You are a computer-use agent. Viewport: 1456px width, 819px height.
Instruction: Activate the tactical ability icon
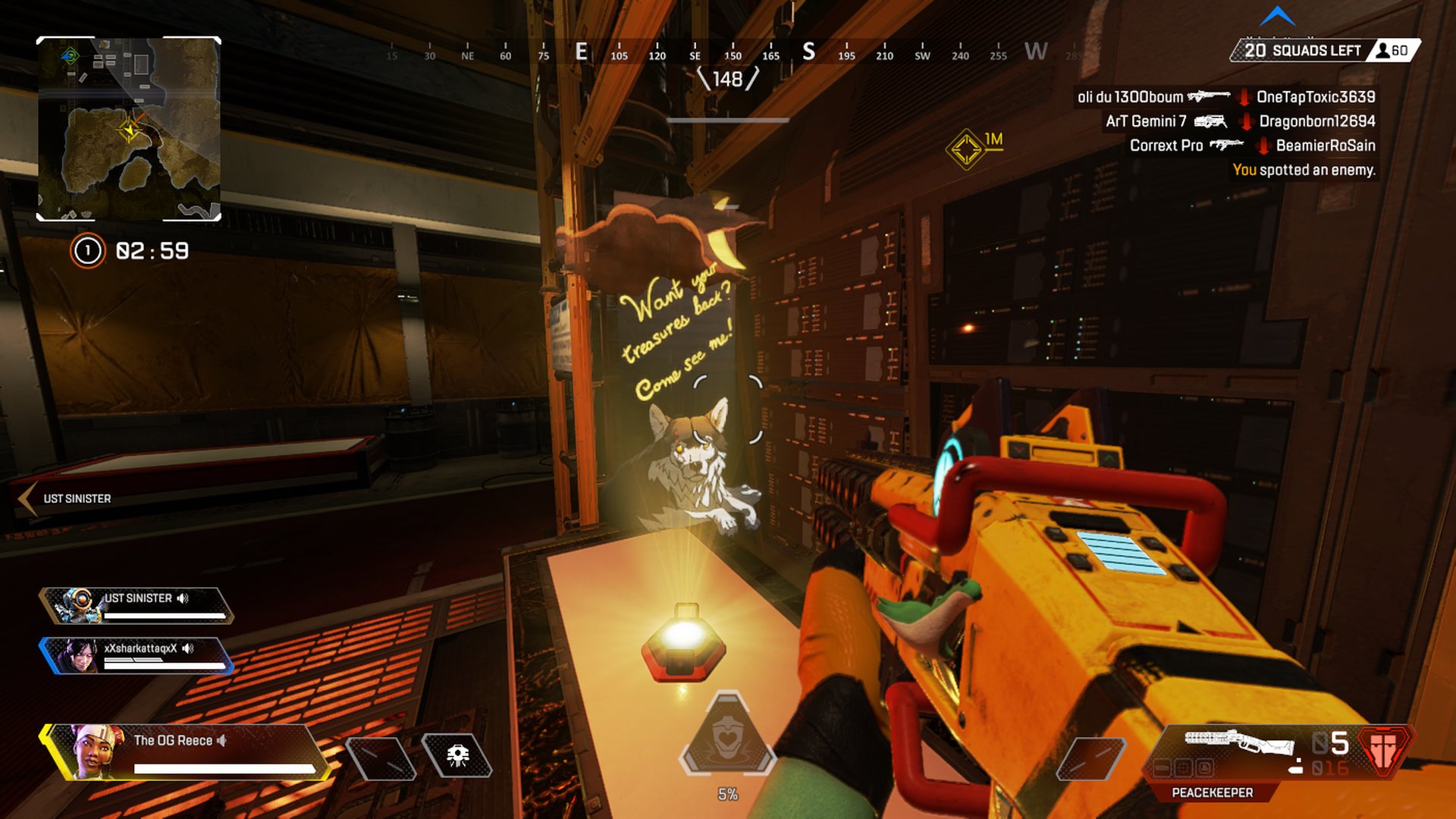coord(457,755)
